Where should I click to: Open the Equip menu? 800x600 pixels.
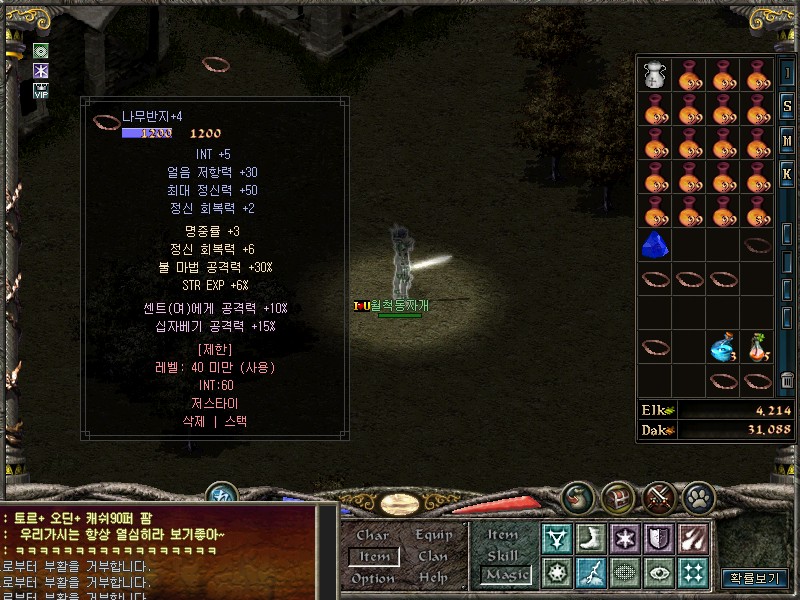tap(433, 536)
